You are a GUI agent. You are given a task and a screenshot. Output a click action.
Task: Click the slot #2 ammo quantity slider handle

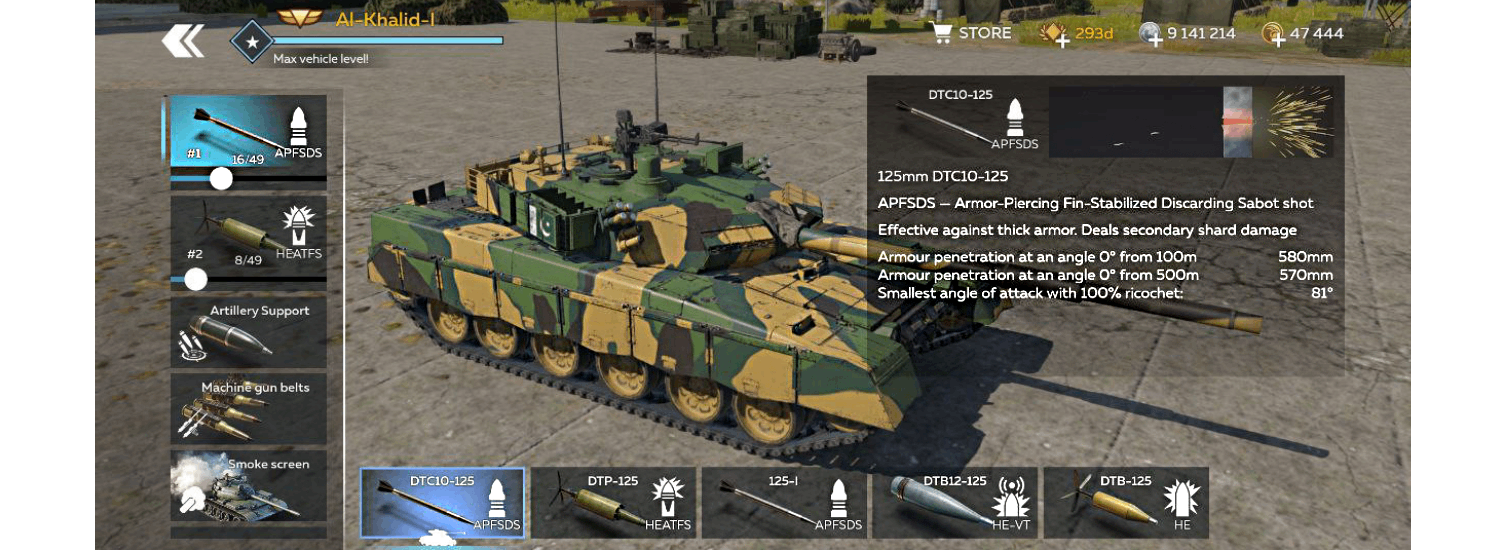tap(196, 279)
